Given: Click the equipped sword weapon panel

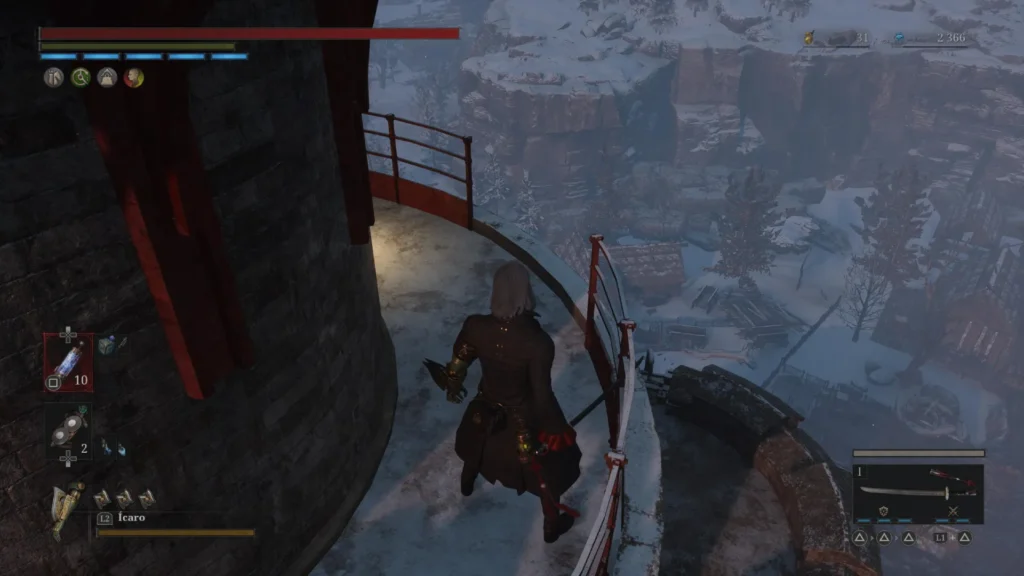Looking at the screenshot, I should pyautogui.click(x=918, y=492).
